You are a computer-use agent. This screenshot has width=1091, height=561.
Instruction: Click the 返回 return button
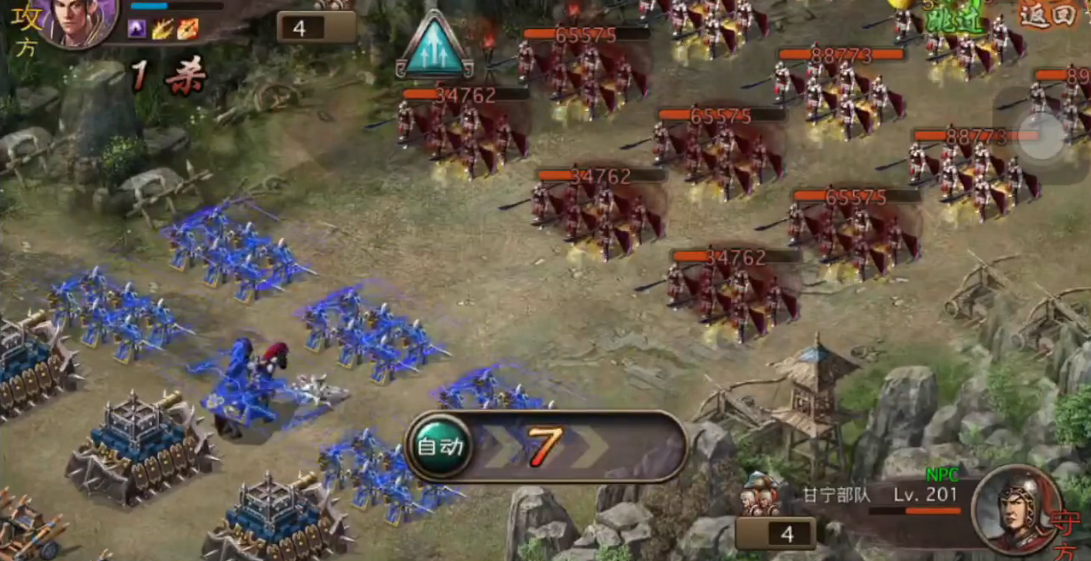[x=1046, y=14]
